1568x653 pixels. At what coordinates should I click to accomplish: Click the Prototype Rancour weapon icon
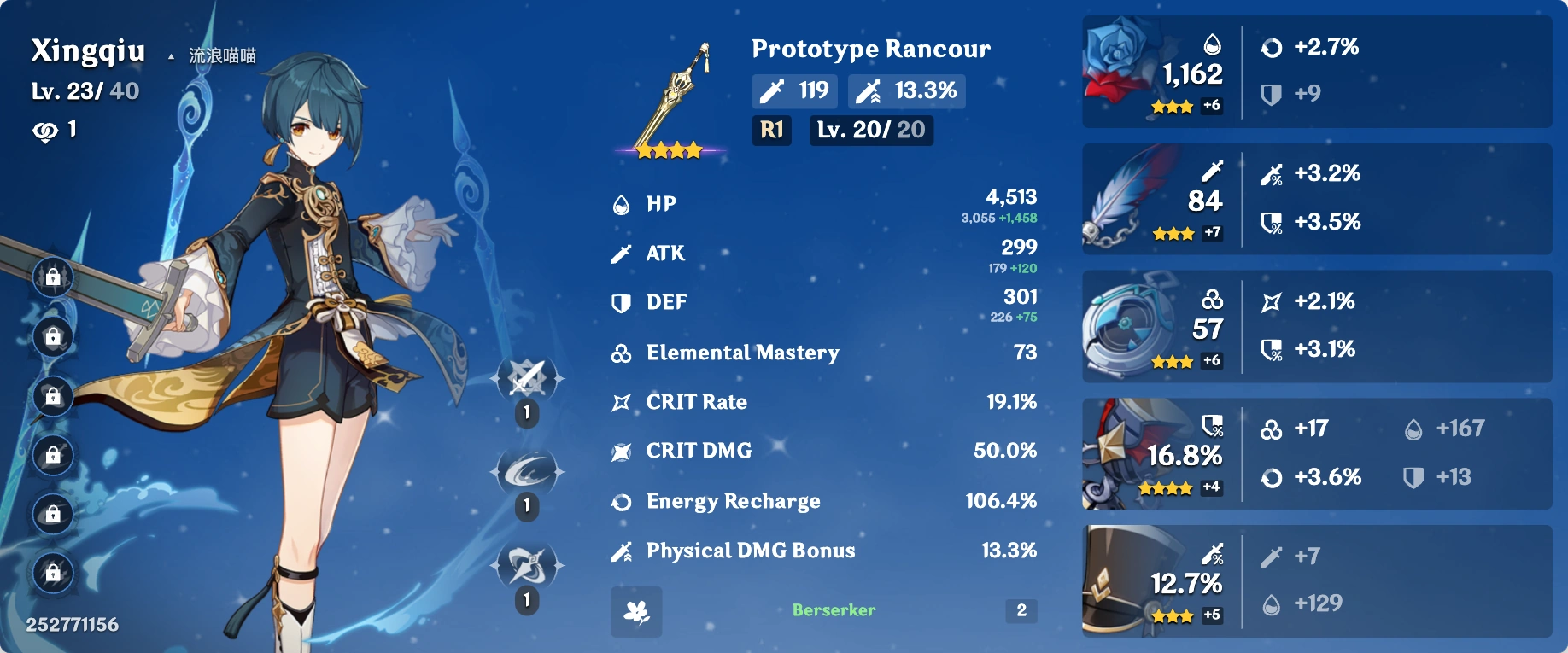point(672,94)
